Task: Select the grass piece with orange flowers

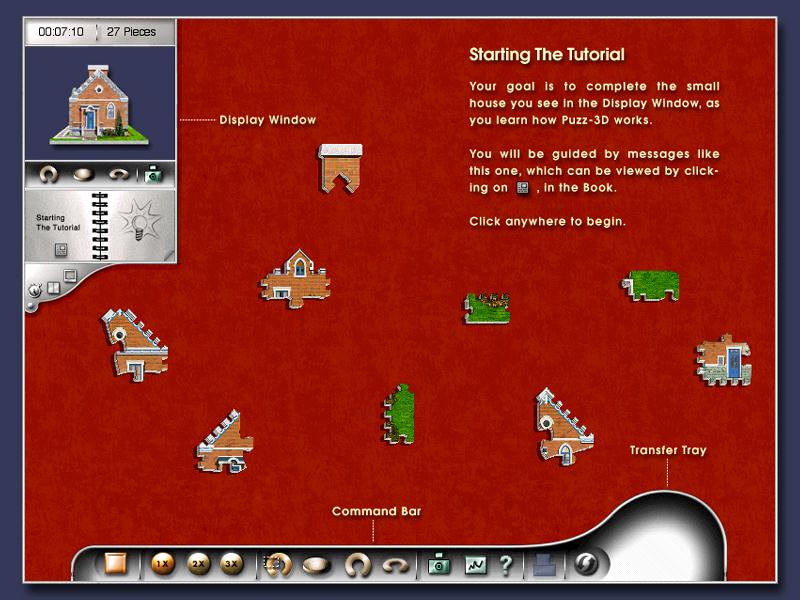Action: [488, 306]
